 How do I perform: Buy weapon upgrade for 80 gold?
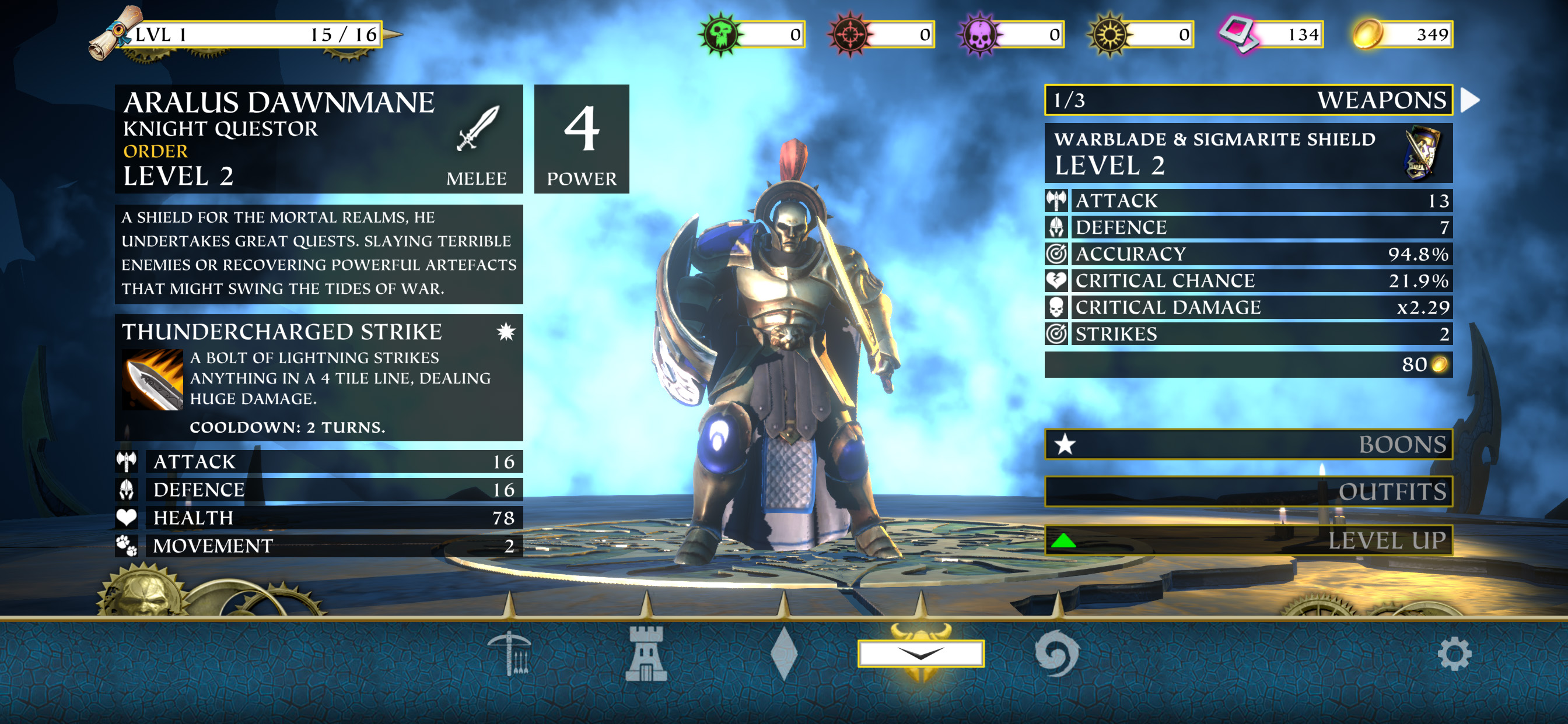1248,364
